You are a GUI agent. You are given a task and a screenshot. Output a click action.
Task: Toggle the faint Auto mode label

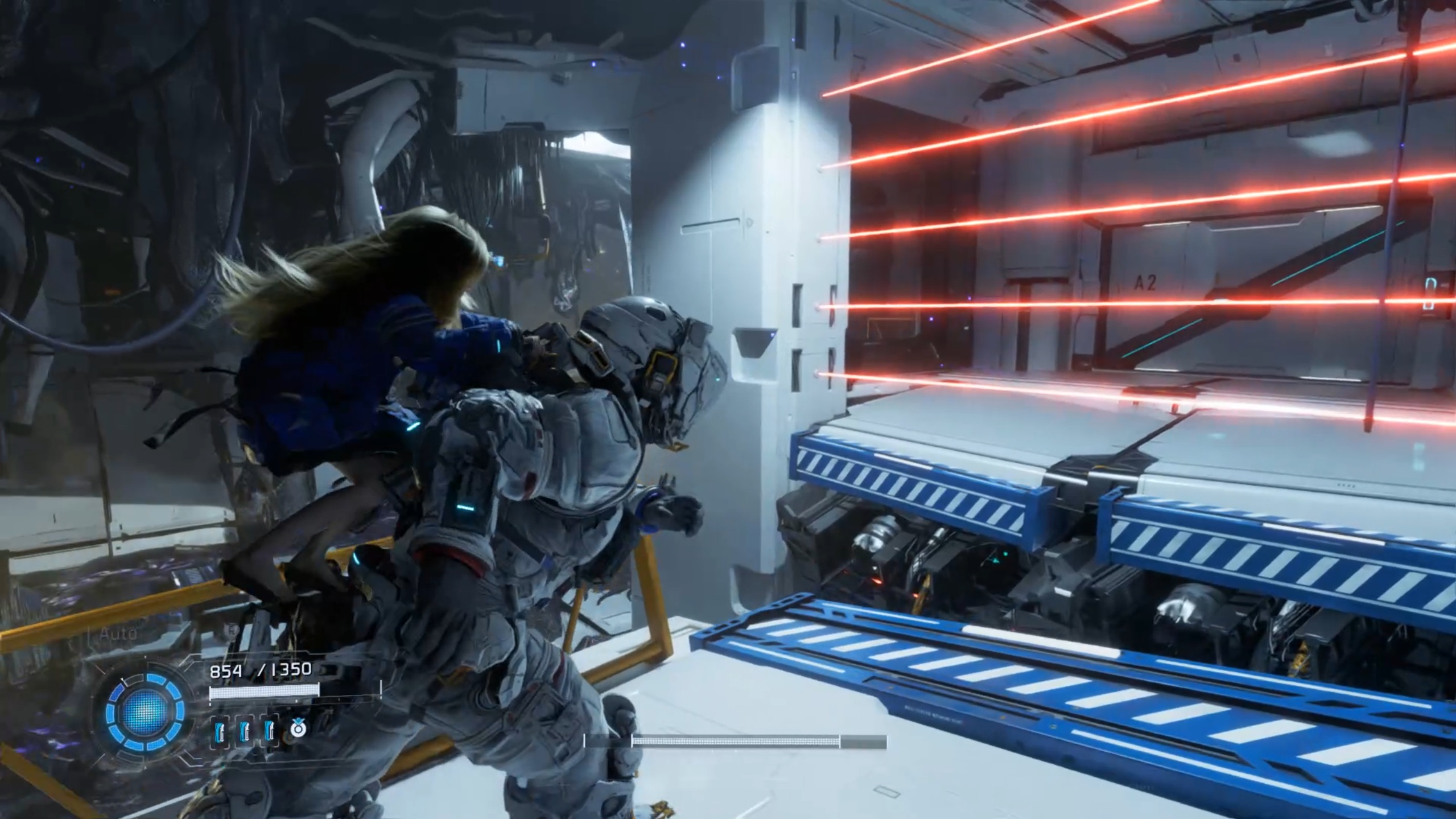pyautogui.click(x=118, y=633)
